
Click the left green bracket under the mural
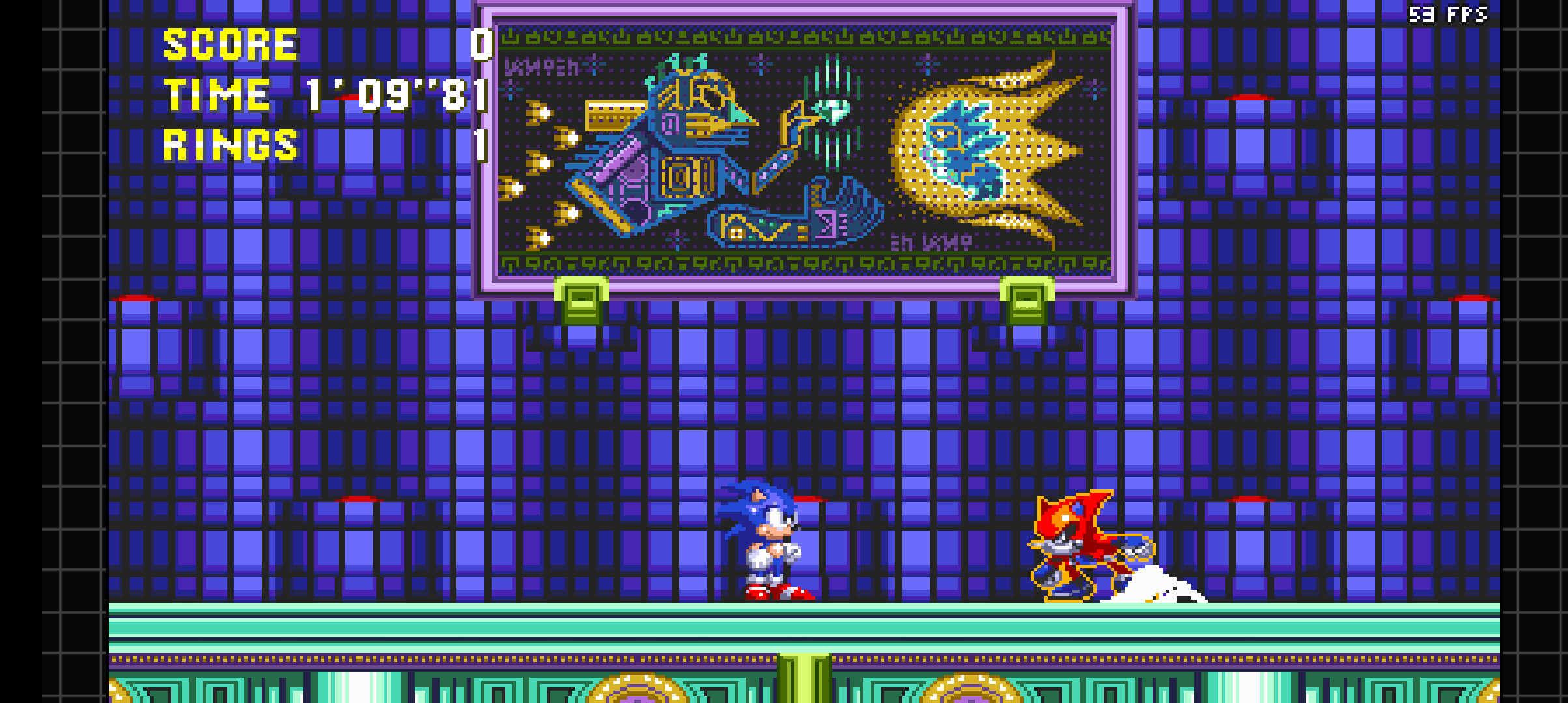click(x=581, y=301)
